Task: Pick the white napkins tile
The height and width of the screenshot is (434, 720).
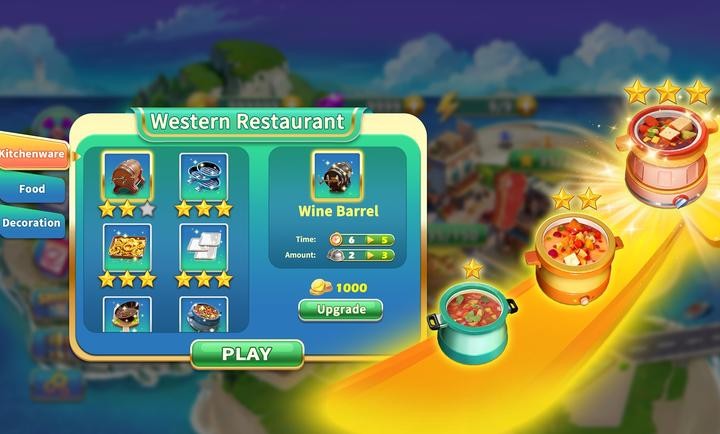Action: [x=203, y=246]
